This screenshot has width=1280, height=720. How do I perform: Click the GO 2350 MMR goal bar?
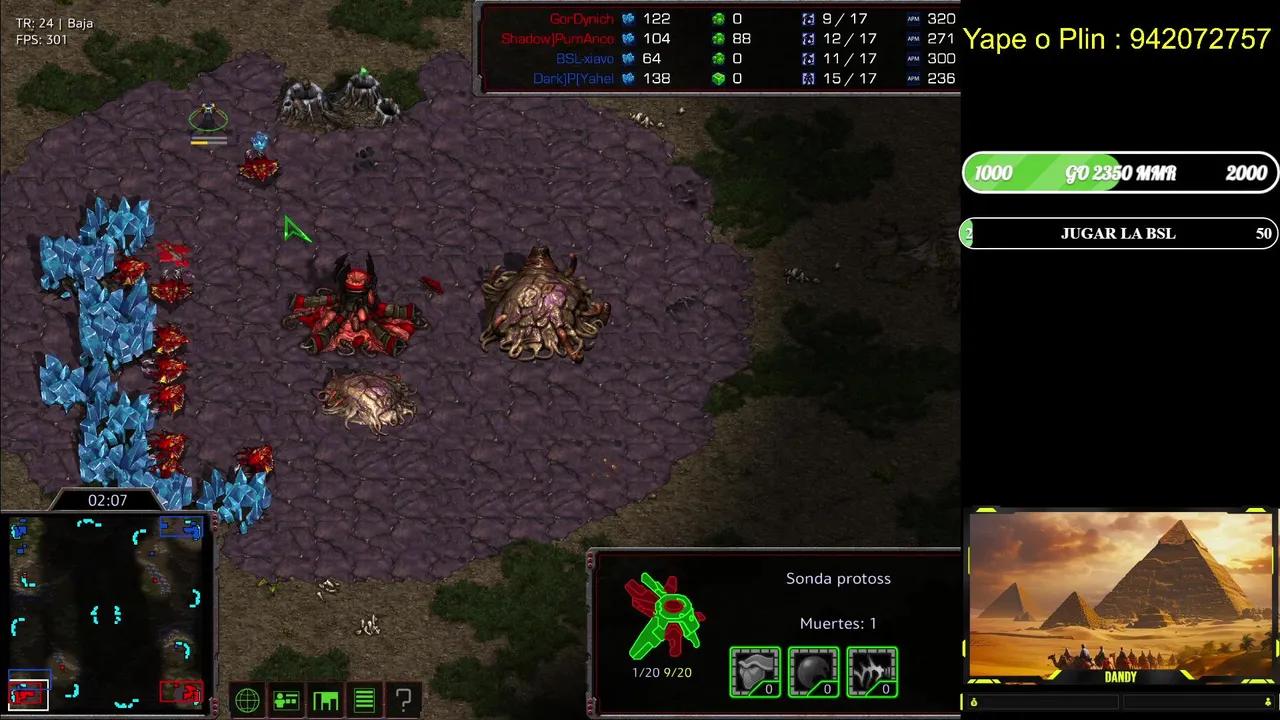(1120, 173)
